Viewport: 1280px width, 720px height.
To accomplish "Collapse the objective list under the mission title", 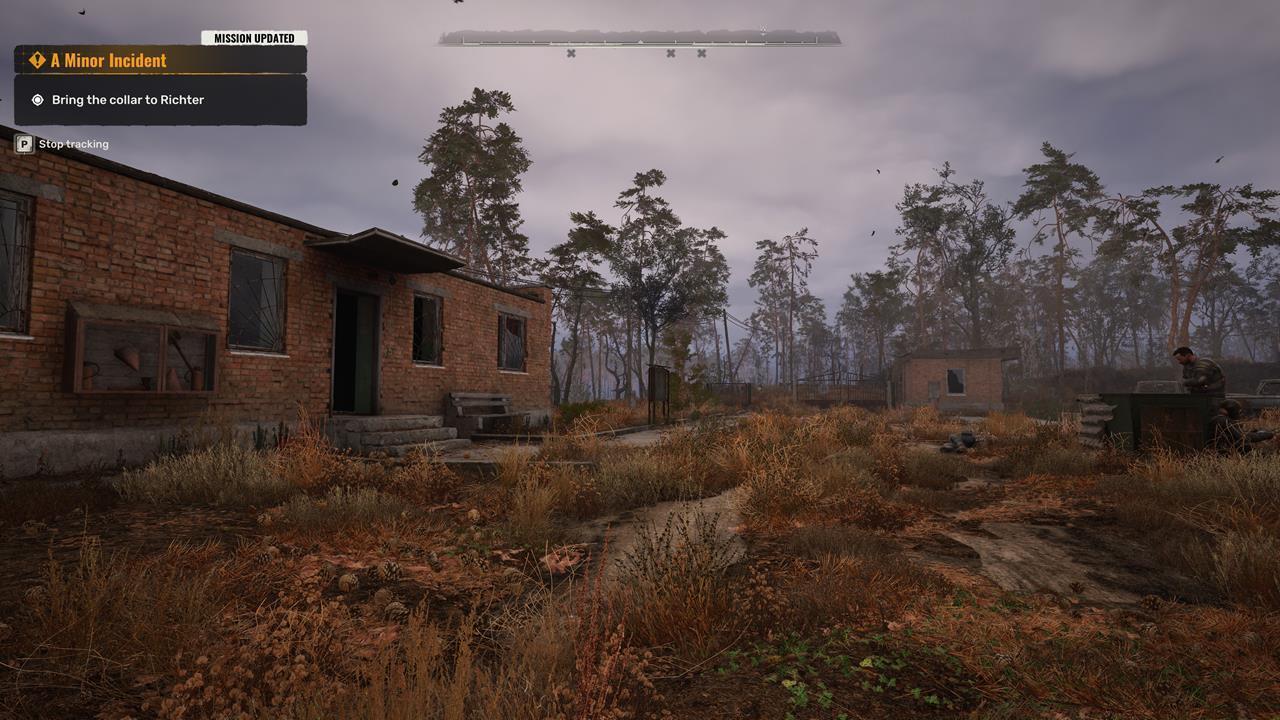I will click(160, 99).
